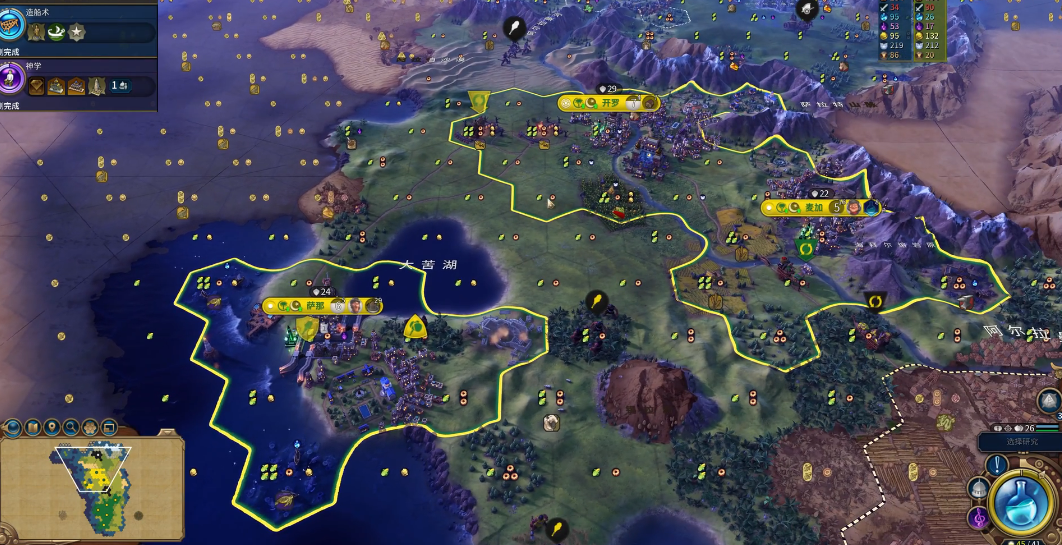Click the blue science flask action button
Viewport: 1062px width, 545px height.
click(x=1024, y=499)
